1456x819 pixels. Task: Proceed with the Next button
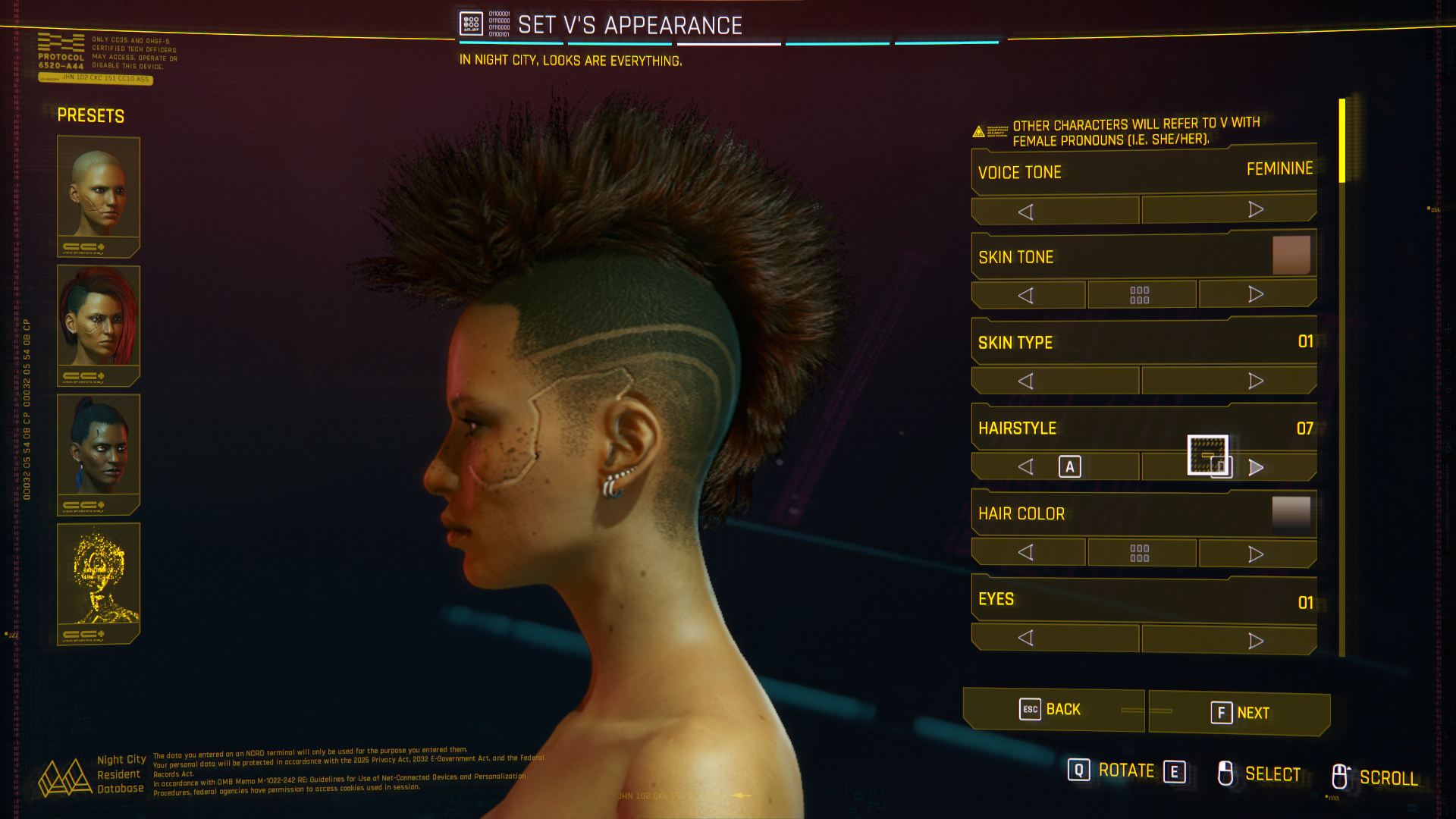1239,713
